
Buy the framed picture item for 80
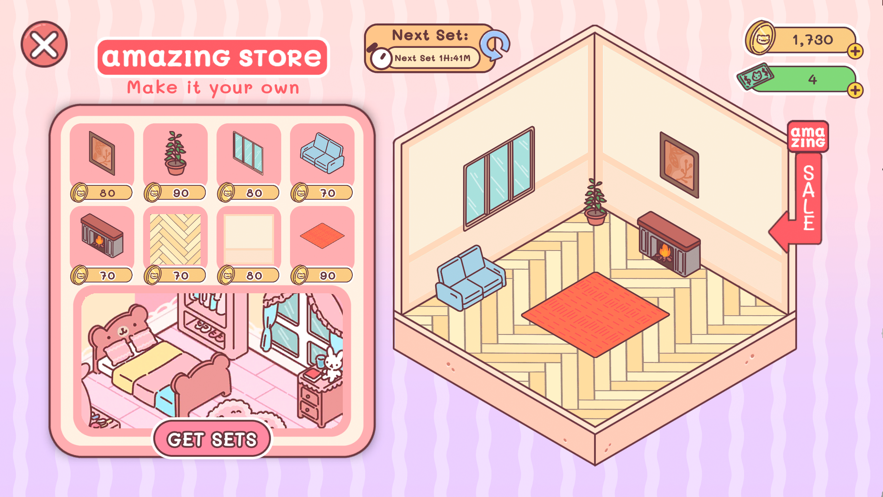[x=102, y=160]
